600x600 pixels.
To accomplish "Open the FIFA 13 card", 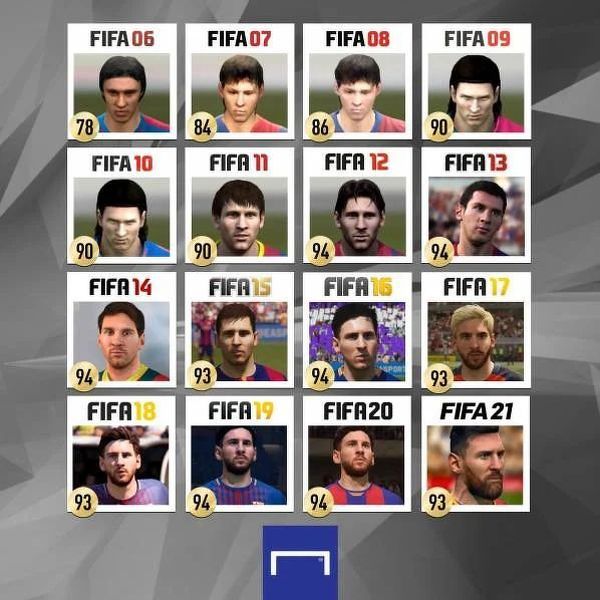I will [475, 206].
